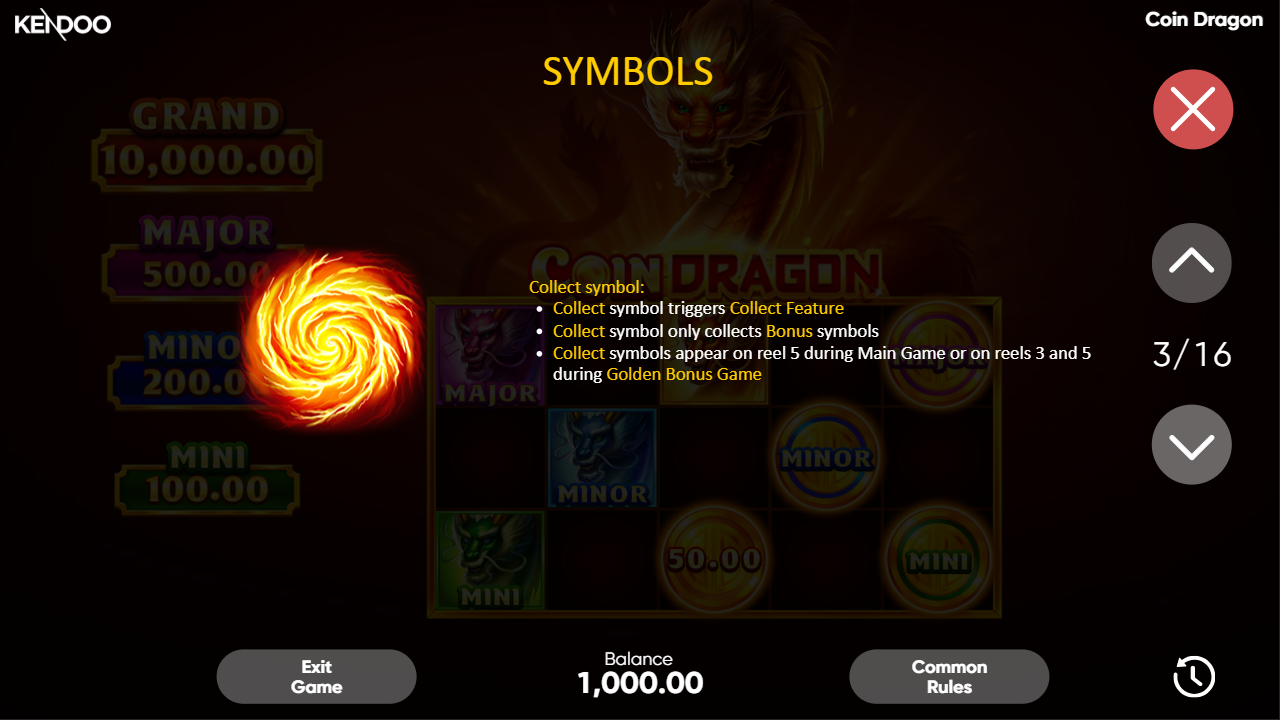
Task: Go to the previous info page
Action: 1191,262
